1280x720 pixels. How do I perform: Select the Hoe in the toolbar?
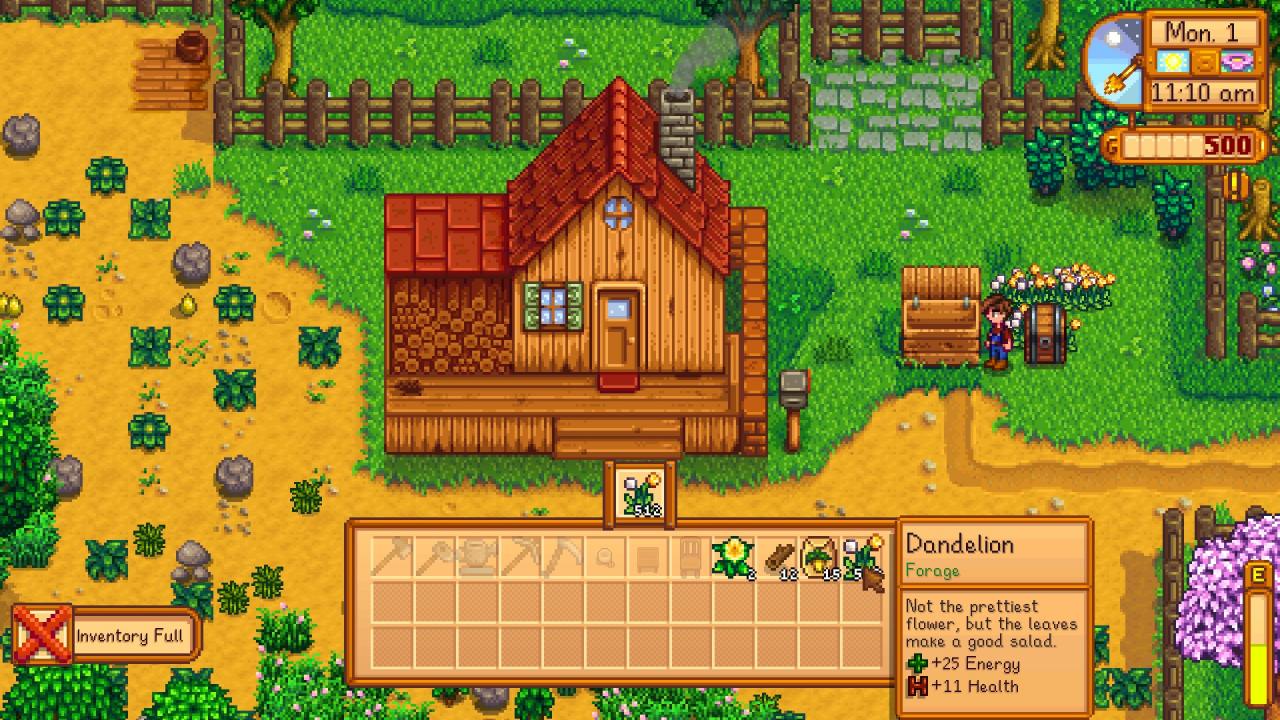click(x=437, y=560)
